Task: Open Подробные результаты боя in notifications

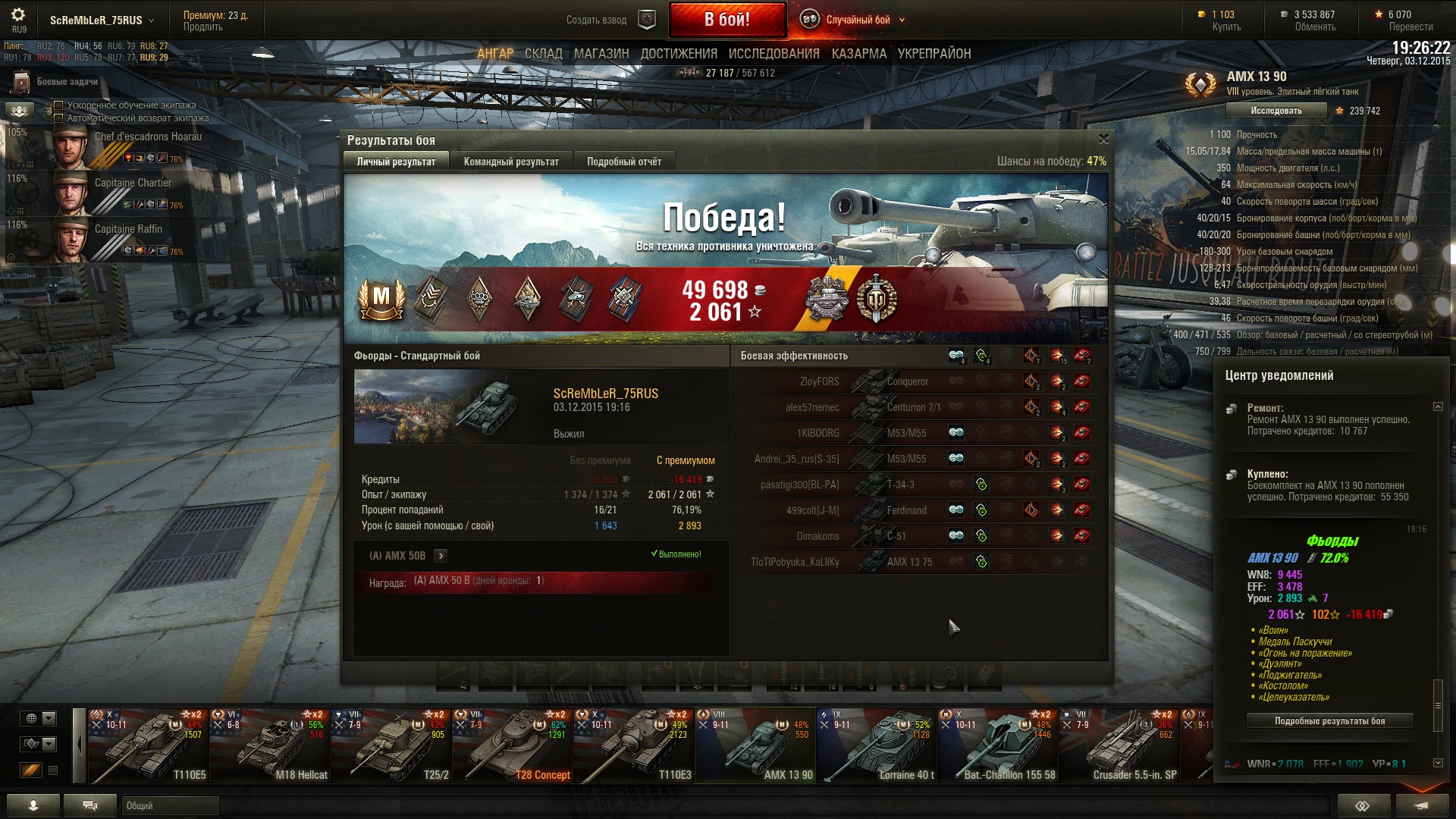Action: 1329,721
